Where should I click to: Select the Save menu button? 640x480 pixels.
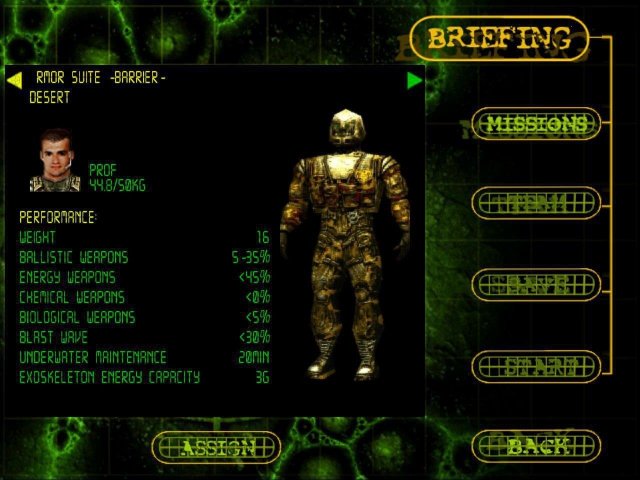coord(536,285)
